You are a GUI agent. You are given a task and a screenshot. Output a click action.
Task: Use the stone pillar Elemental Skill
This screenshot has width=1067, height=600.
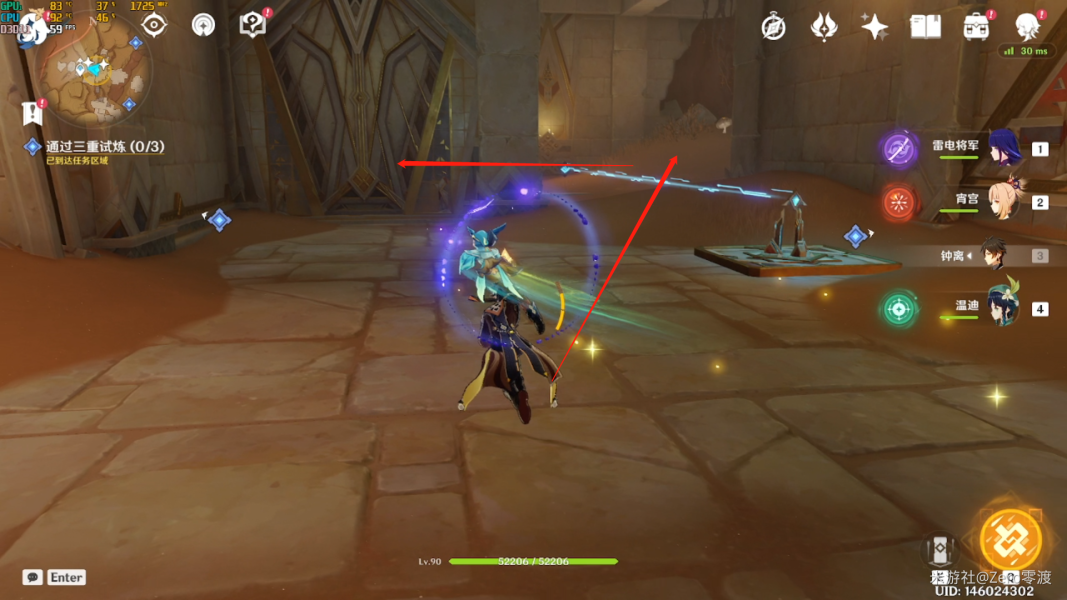[939, 550]
